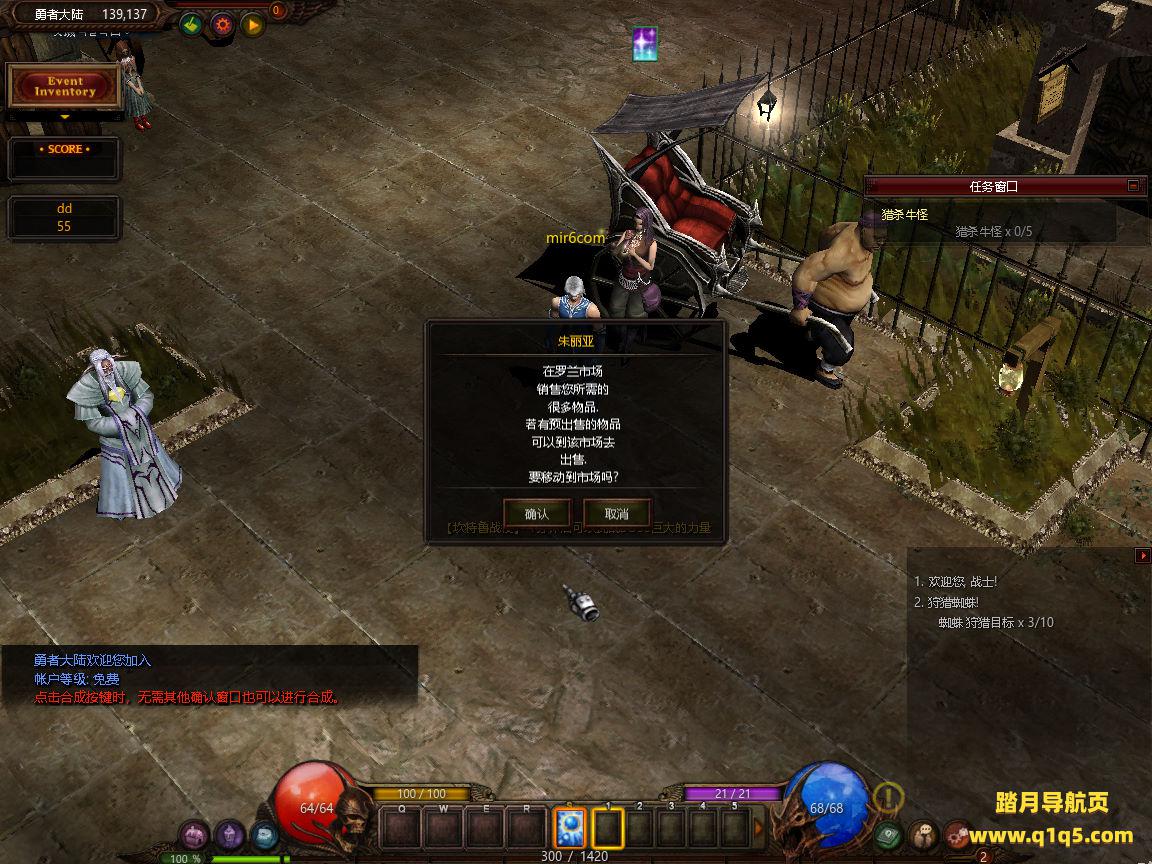1152x864 pixels.
Task: Minimize the quest window (任务窗口)
Action: click(1133, 185)
